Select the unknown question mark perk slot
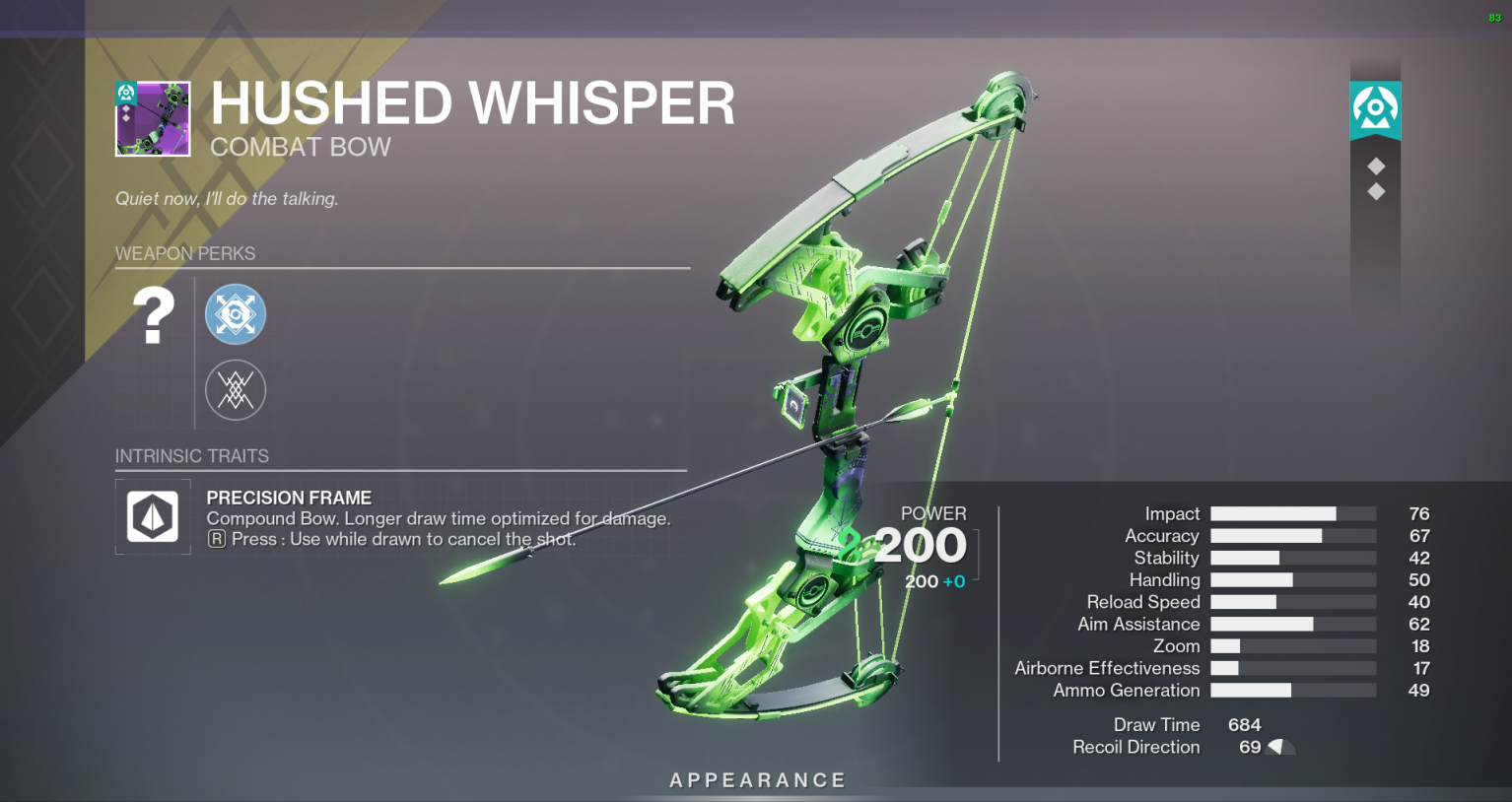1512x802 pixels. point(153,315)
